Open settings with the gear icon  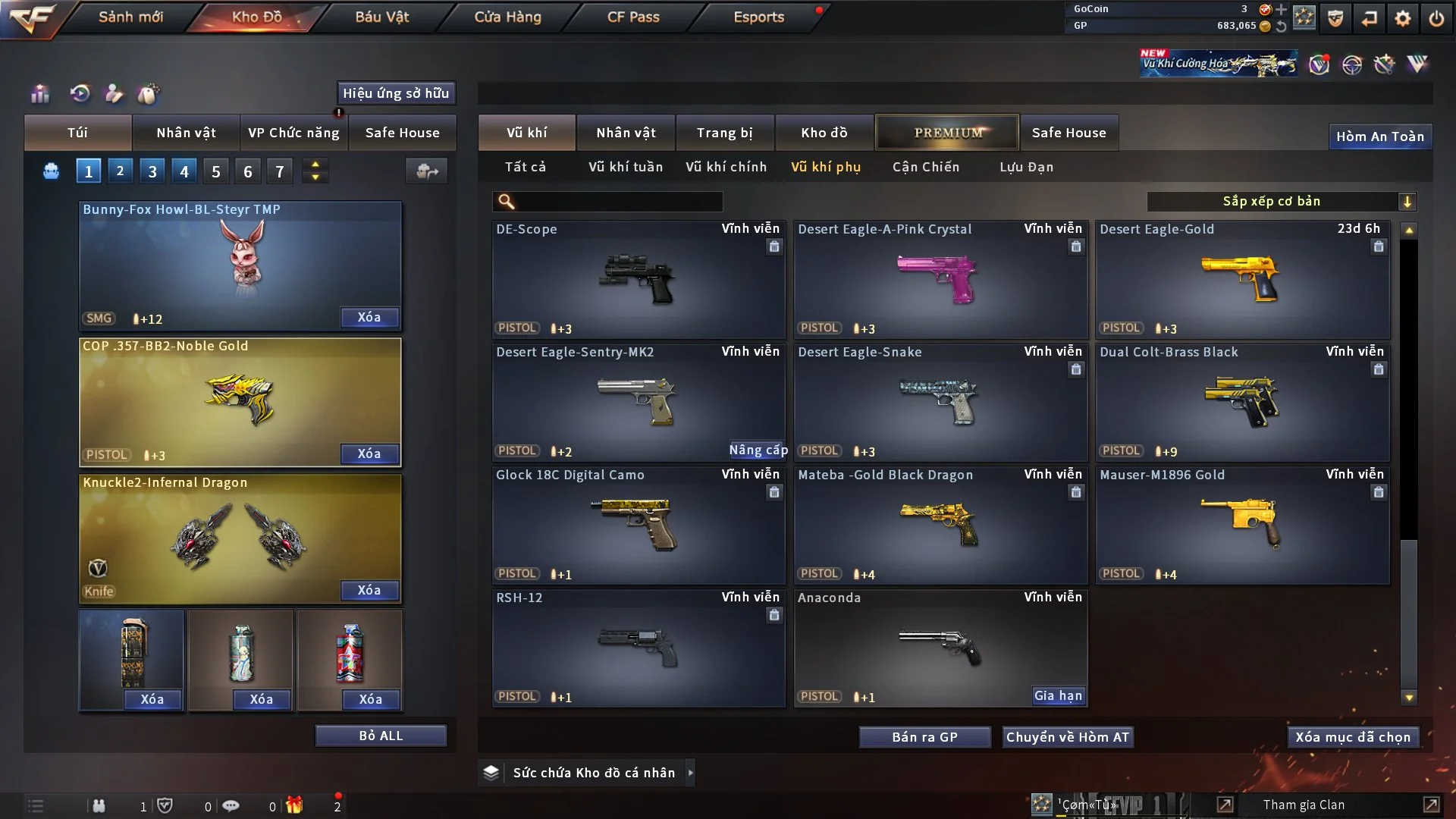pyautogui.click(x=1402, y=18)
